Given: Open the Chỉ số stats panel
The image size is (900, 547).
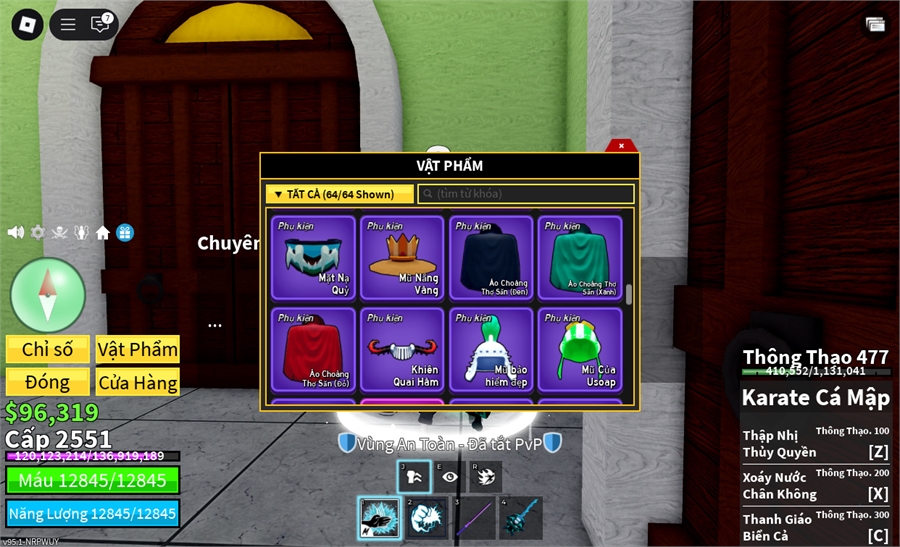Looking at the screenshot, I should (x=48, y=349).
